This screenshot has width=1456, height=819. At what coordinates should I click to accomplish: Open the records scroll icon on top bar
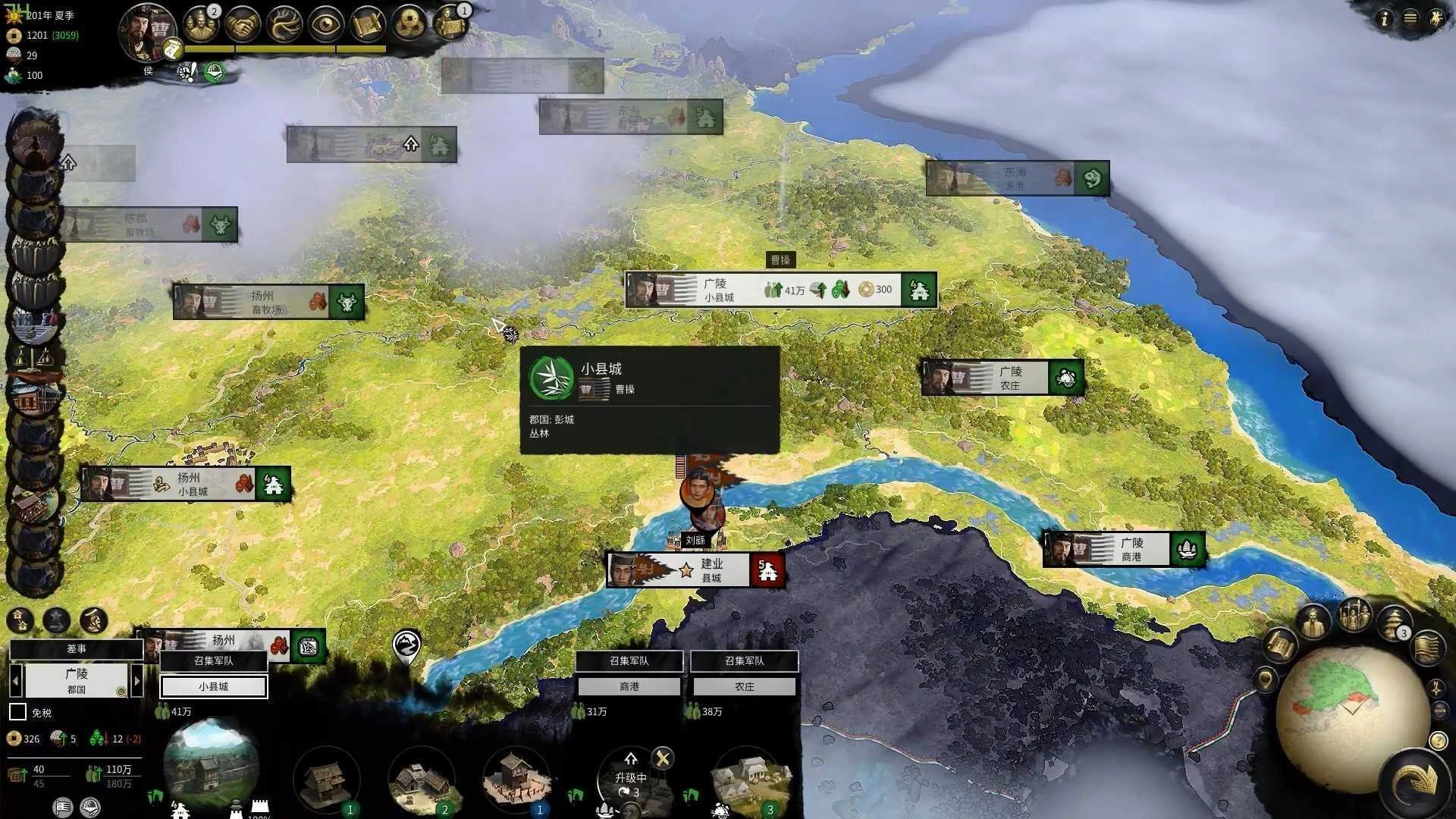click(x=369, y=23)
